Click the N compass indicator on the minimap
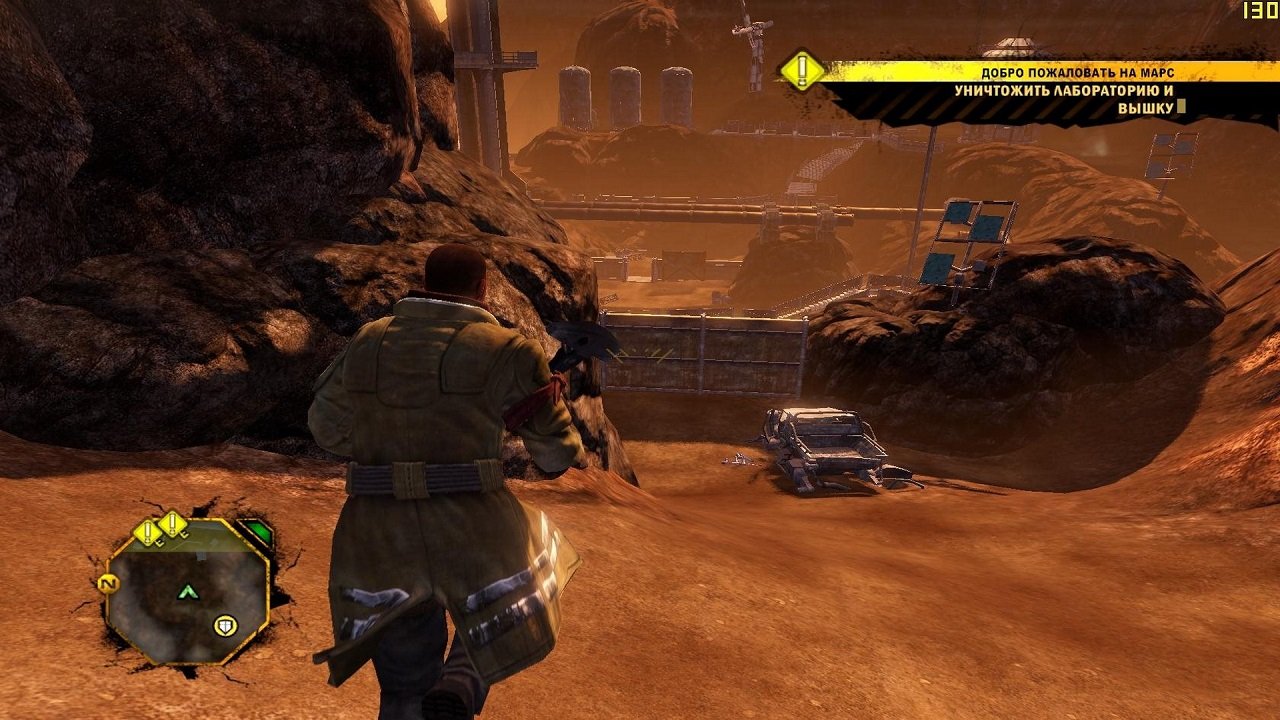 [x=109, y=583]
